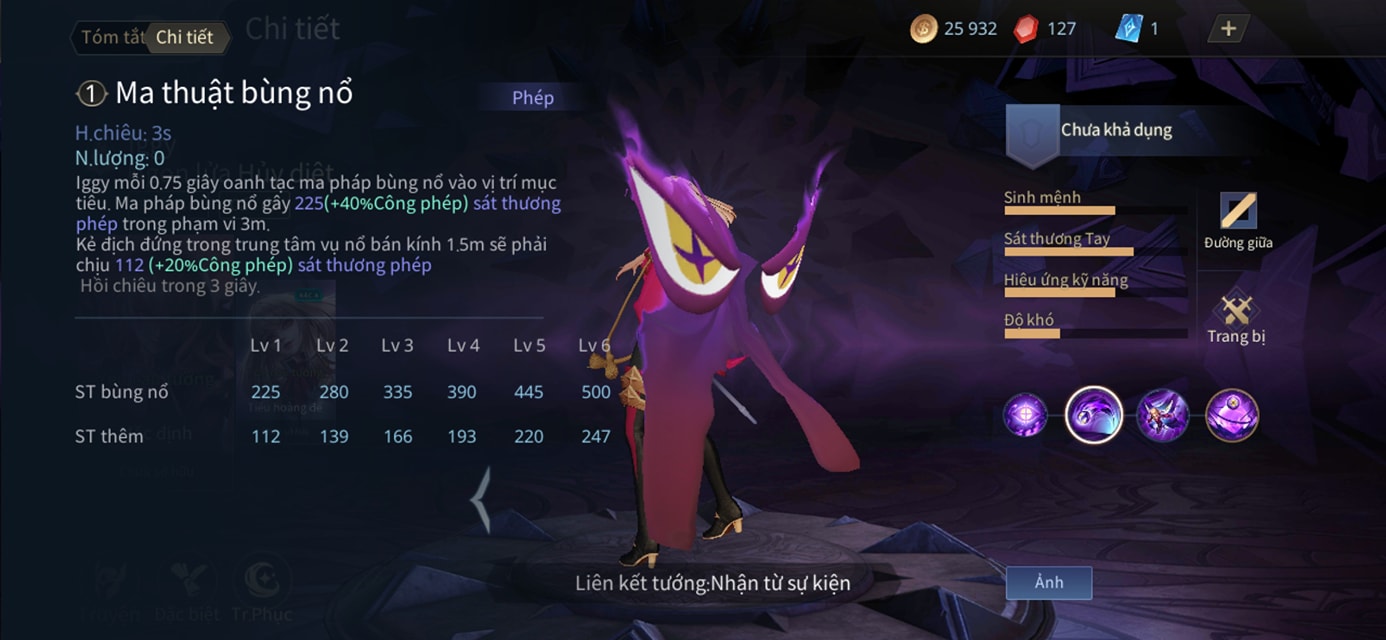Screen dimensions: 1386x640
Task: Collapse the skill panel with the left arrow
Action: point(482,498)
